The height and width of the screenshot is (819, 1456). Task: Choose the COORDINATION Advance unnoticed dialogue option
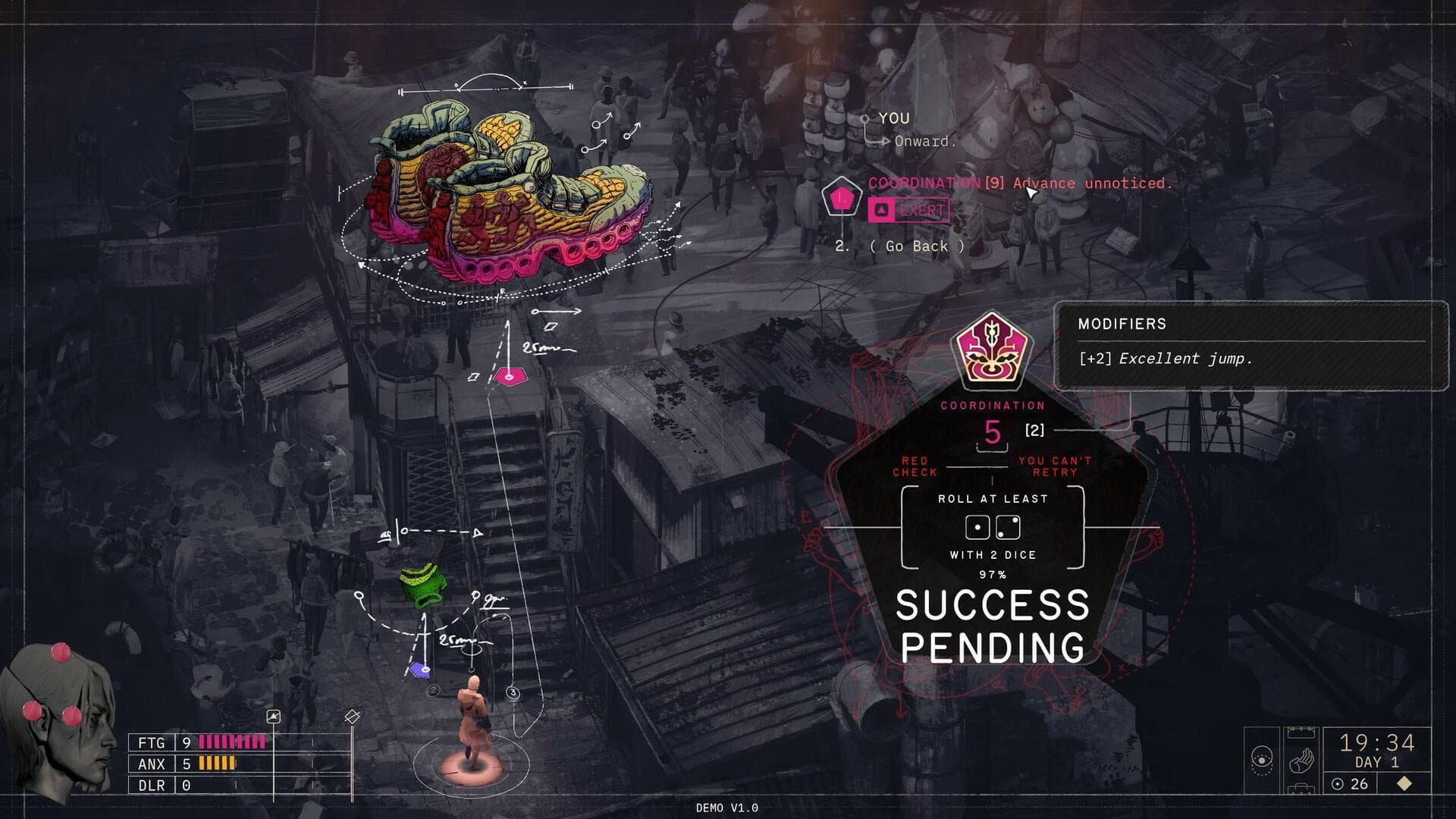tap(1020, 183)
